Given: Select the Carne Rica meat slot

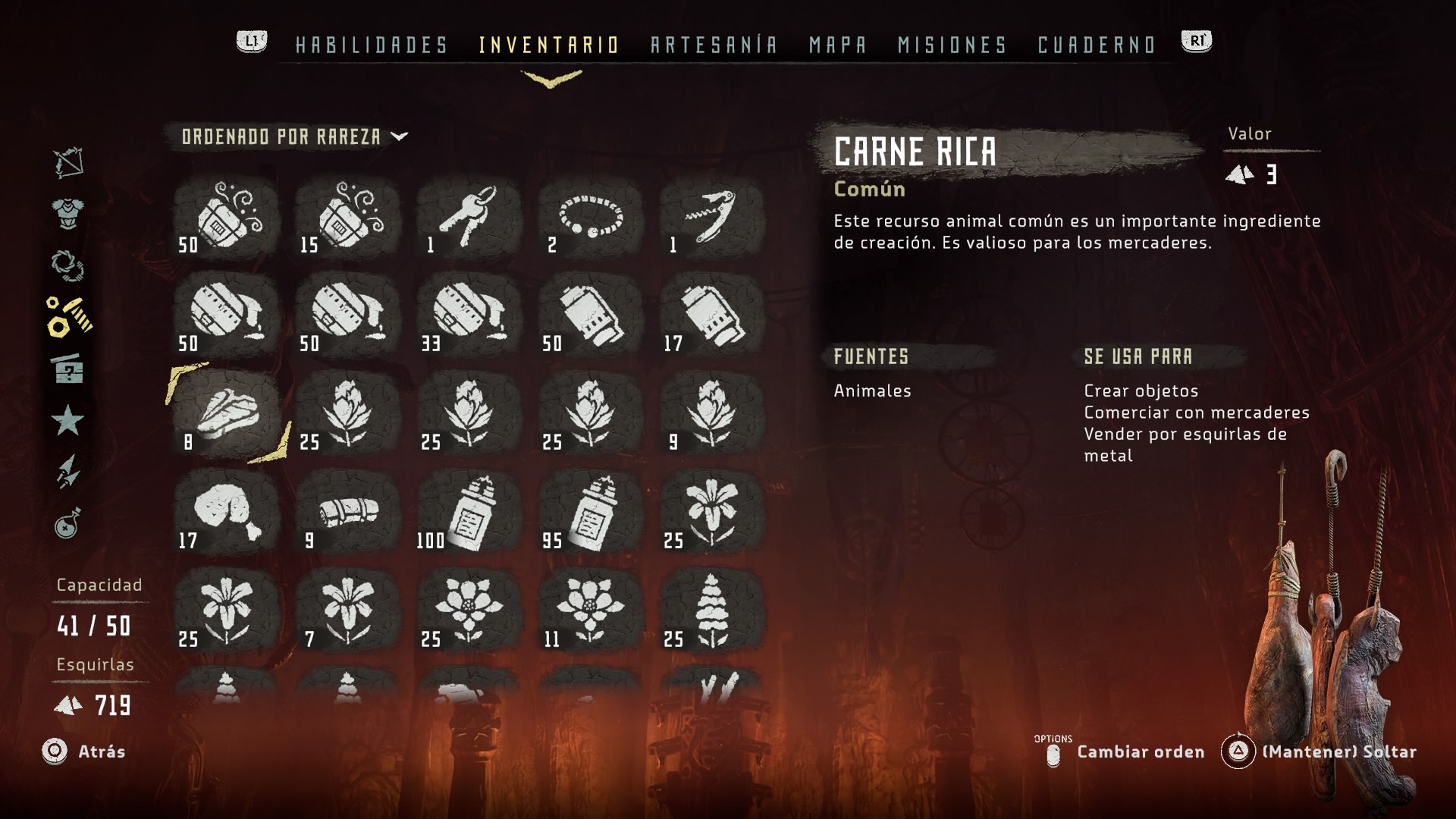Looking at the screenshot, I should click(x=227, y=415).
